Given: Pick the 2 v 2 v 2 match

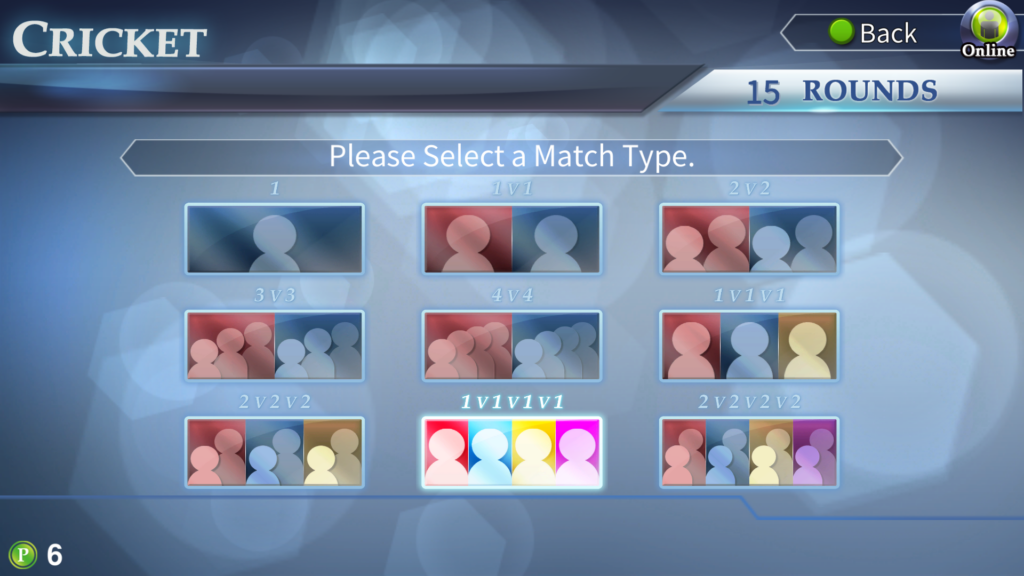Looking at the screenshot, I should coord(274,453).
